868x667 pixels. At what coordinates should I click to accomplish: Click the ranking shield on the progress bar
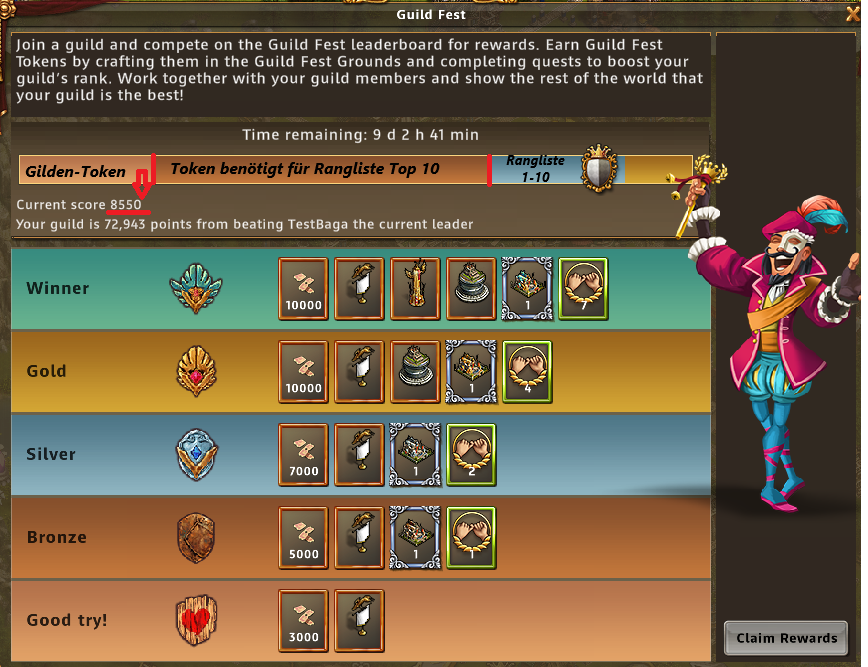point(600,169)
